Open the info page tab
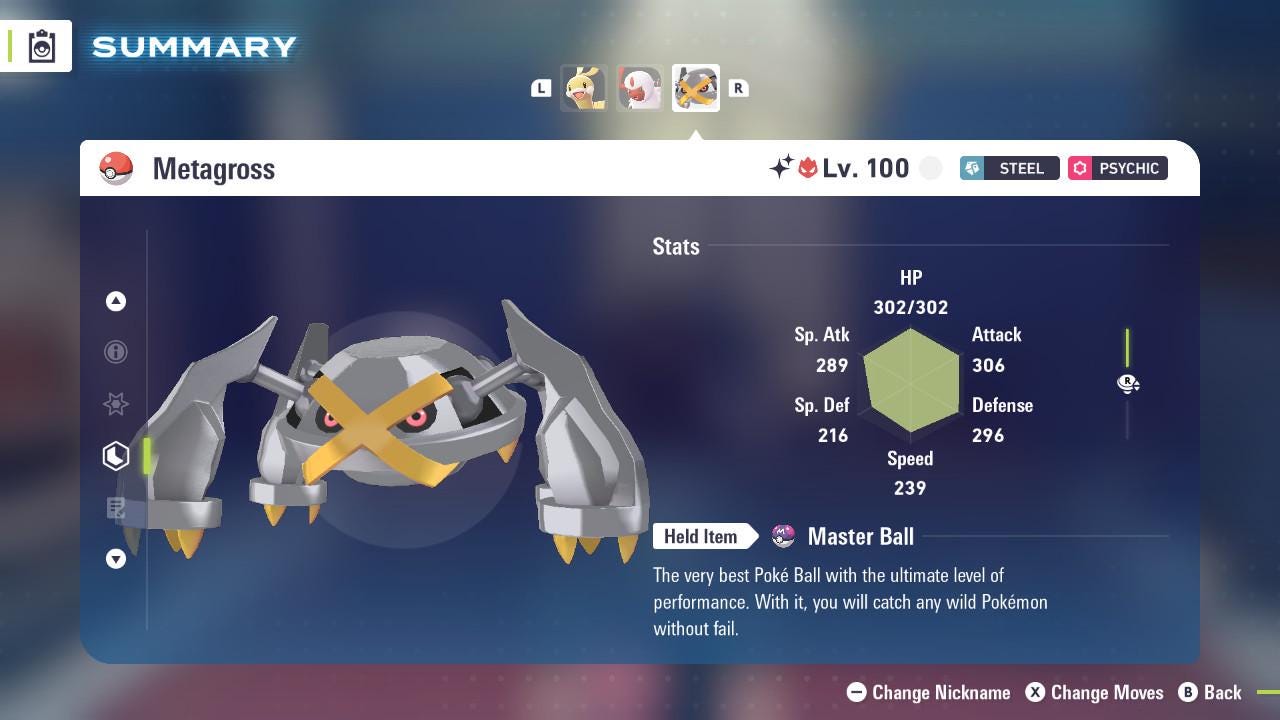 tap(116, 352)
